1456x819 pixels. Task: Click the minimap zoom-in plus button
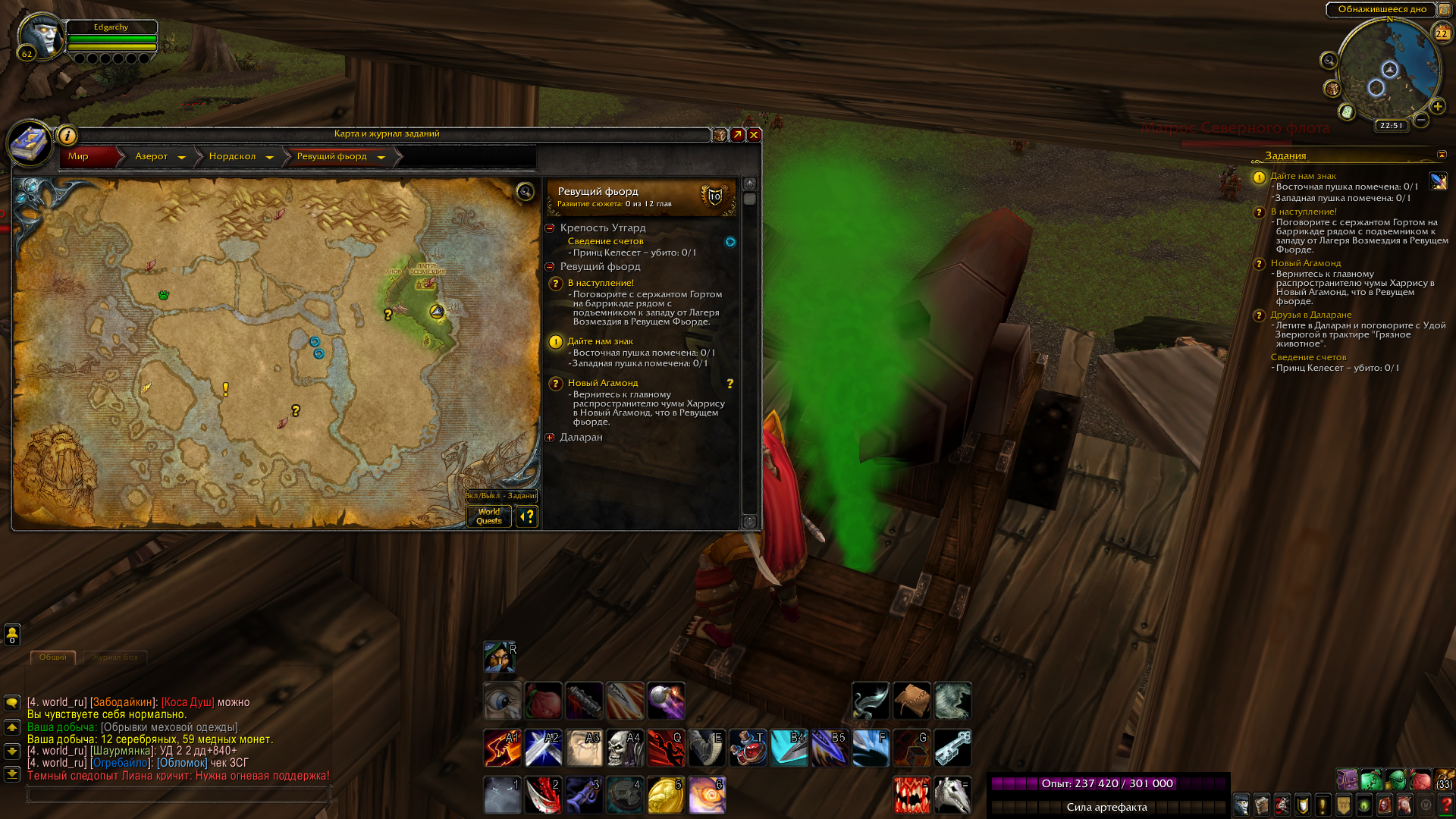(x=1437, y=106)
